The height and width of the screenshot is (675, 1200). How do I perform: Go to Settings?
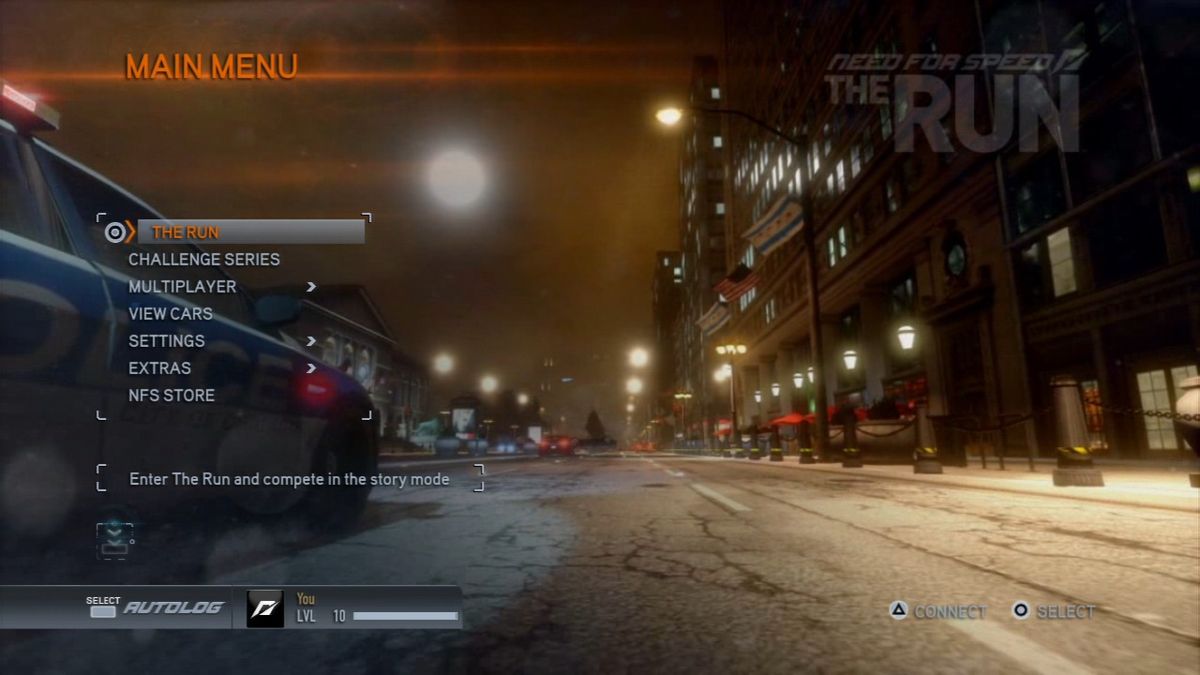[166, 341]
